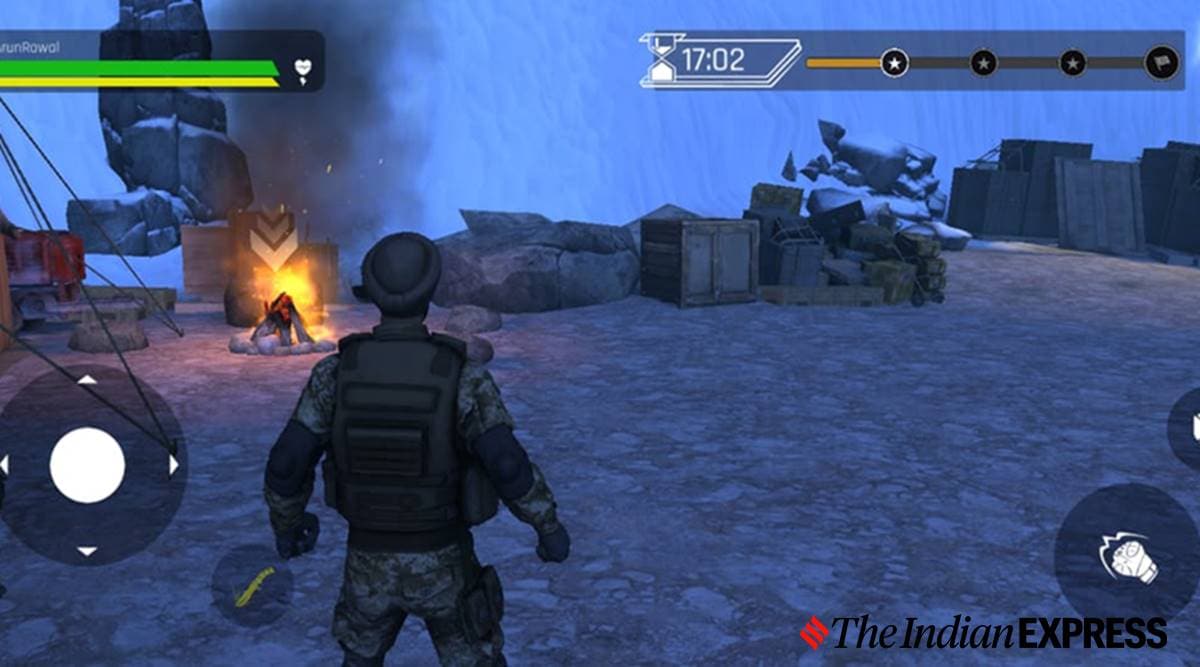Screen dimensions: 1200x667
Task: Select the yellow weapon slot icon
Action: [x=252, y=586]
